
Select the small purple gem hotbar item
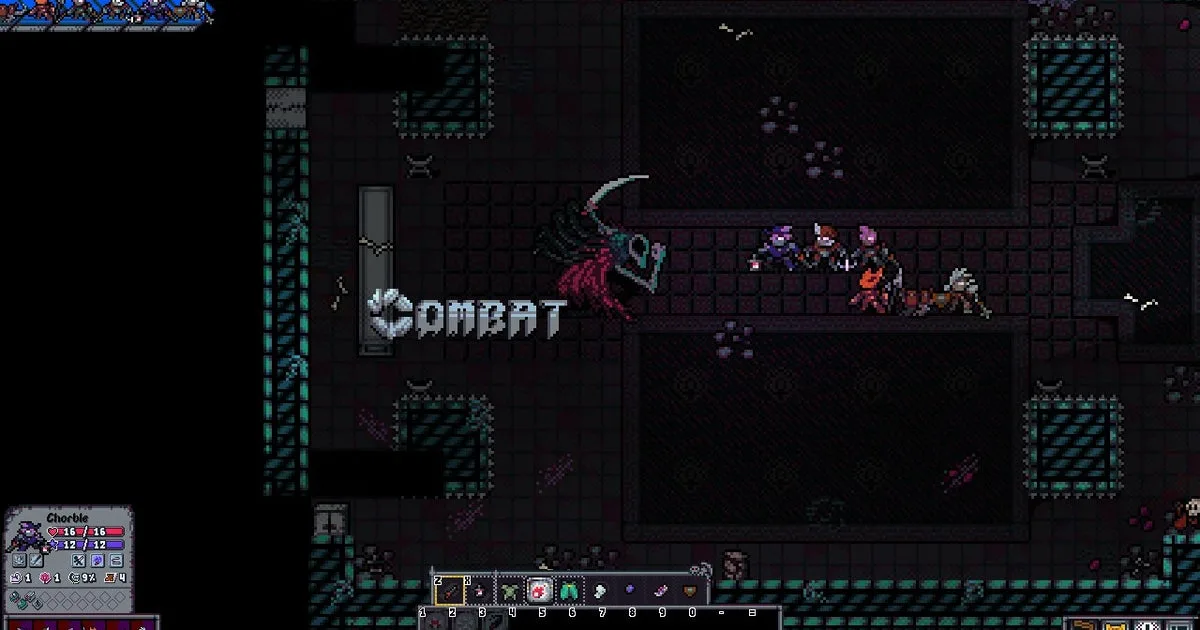pos(630,591)
